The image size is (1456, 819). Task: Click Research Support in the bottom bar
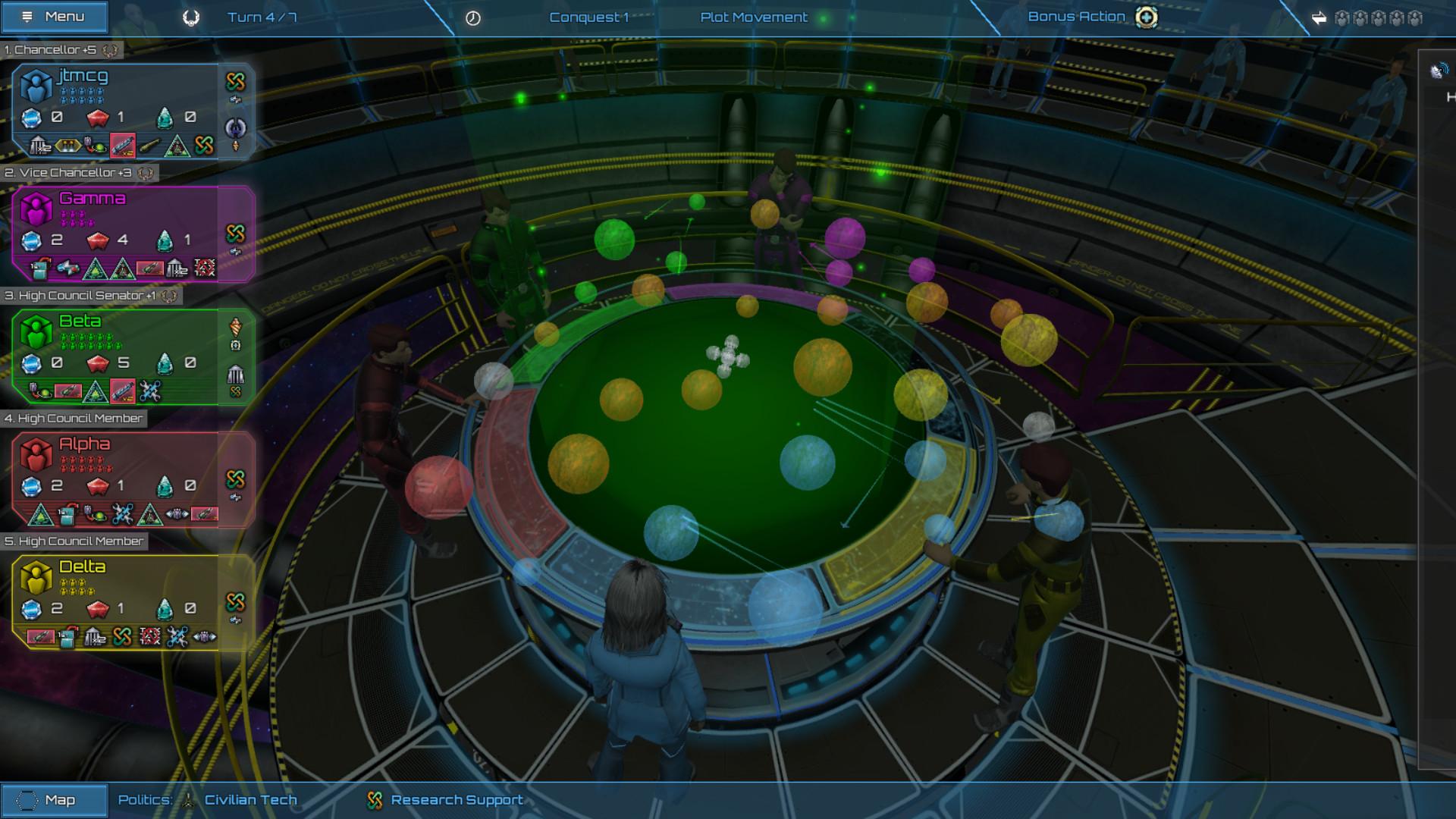pyautogui.click(x=455, y=800)
